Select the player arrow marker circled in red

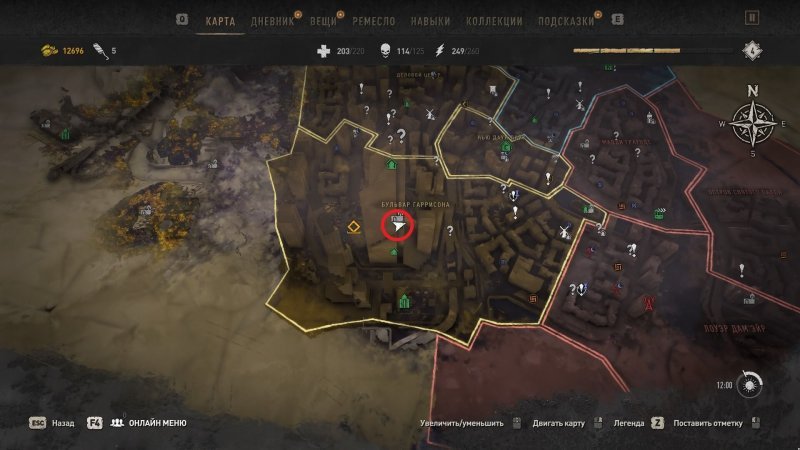[x=400, y=227]
